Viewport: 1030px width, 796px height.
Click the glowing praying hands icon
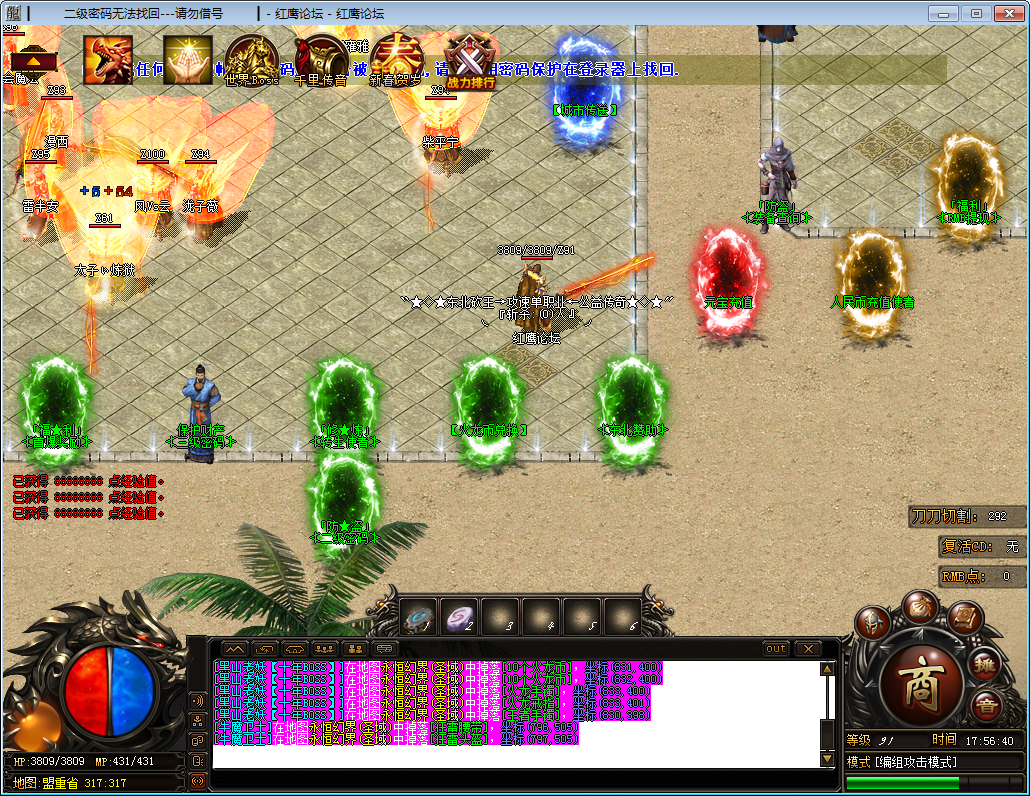pos(188,60)
